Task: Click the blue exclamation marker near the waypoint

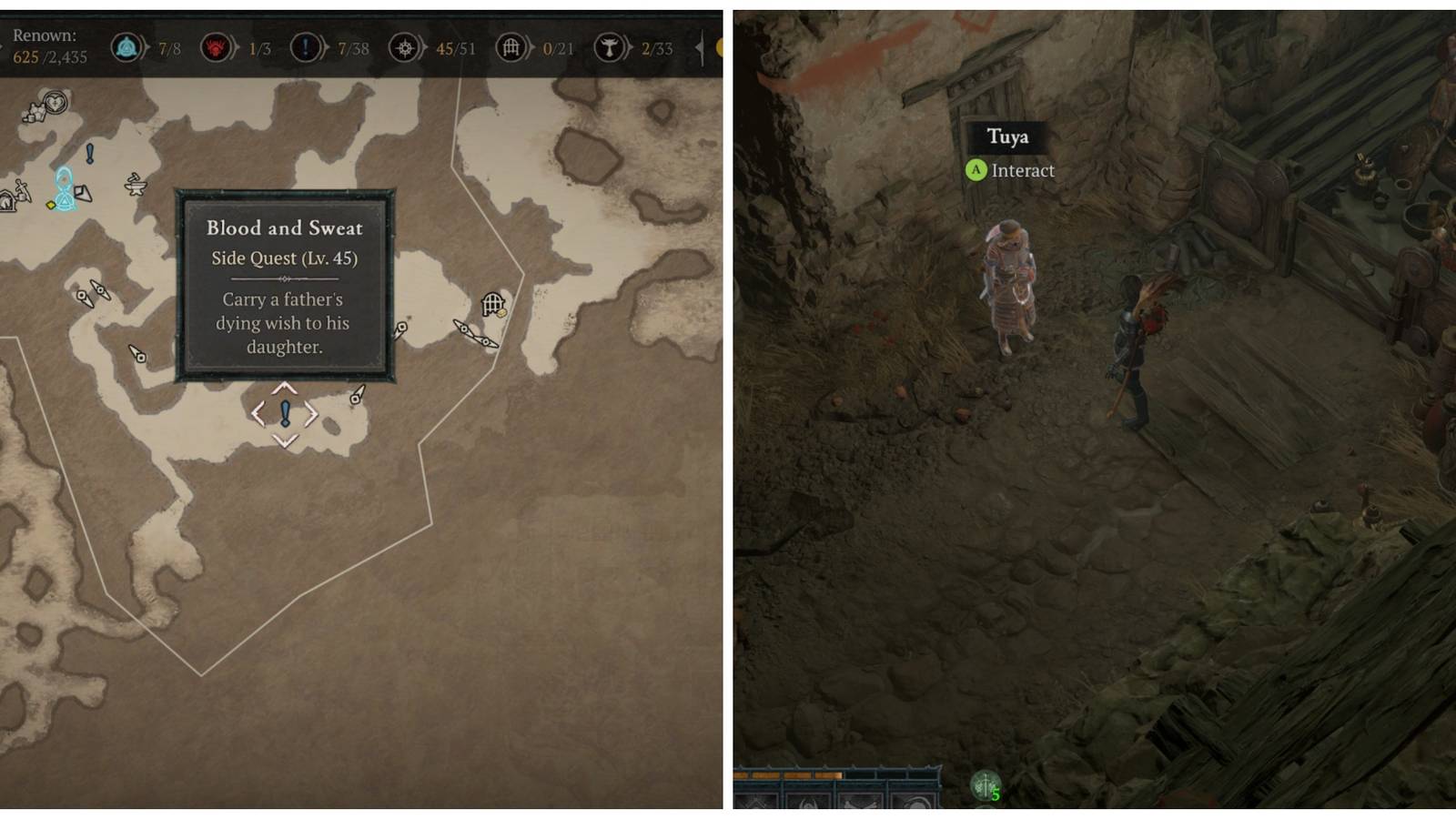Action: coord(89,155)
